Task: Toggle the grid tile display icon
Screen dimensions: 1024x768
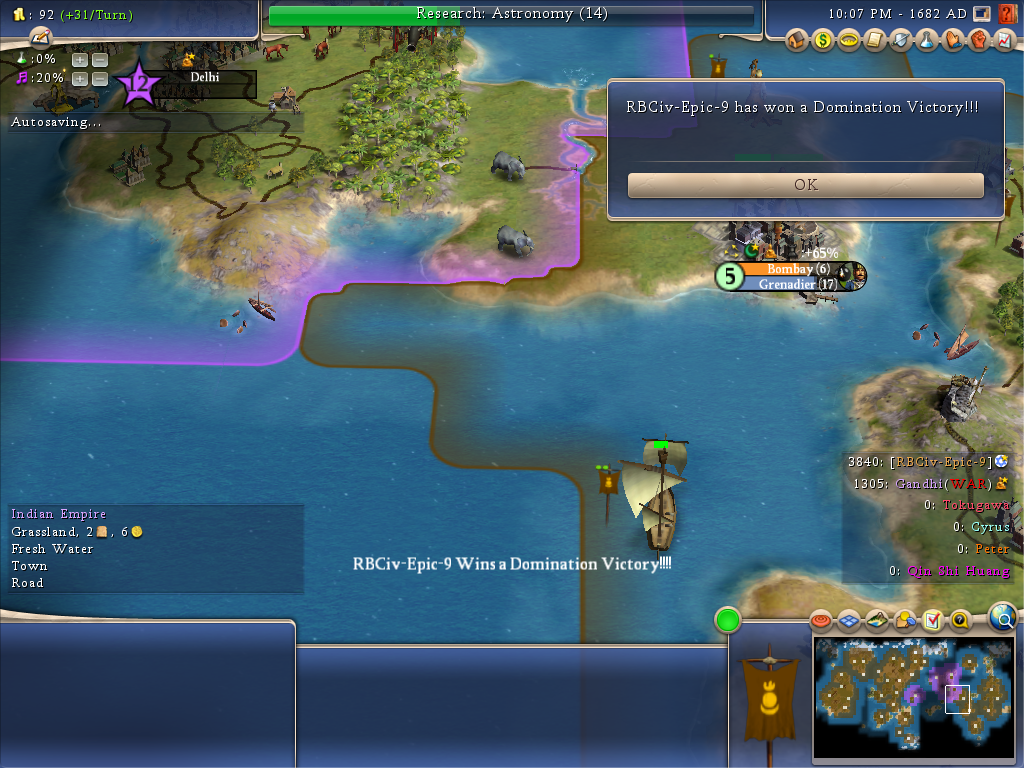Action: click(x=849, y=621)
